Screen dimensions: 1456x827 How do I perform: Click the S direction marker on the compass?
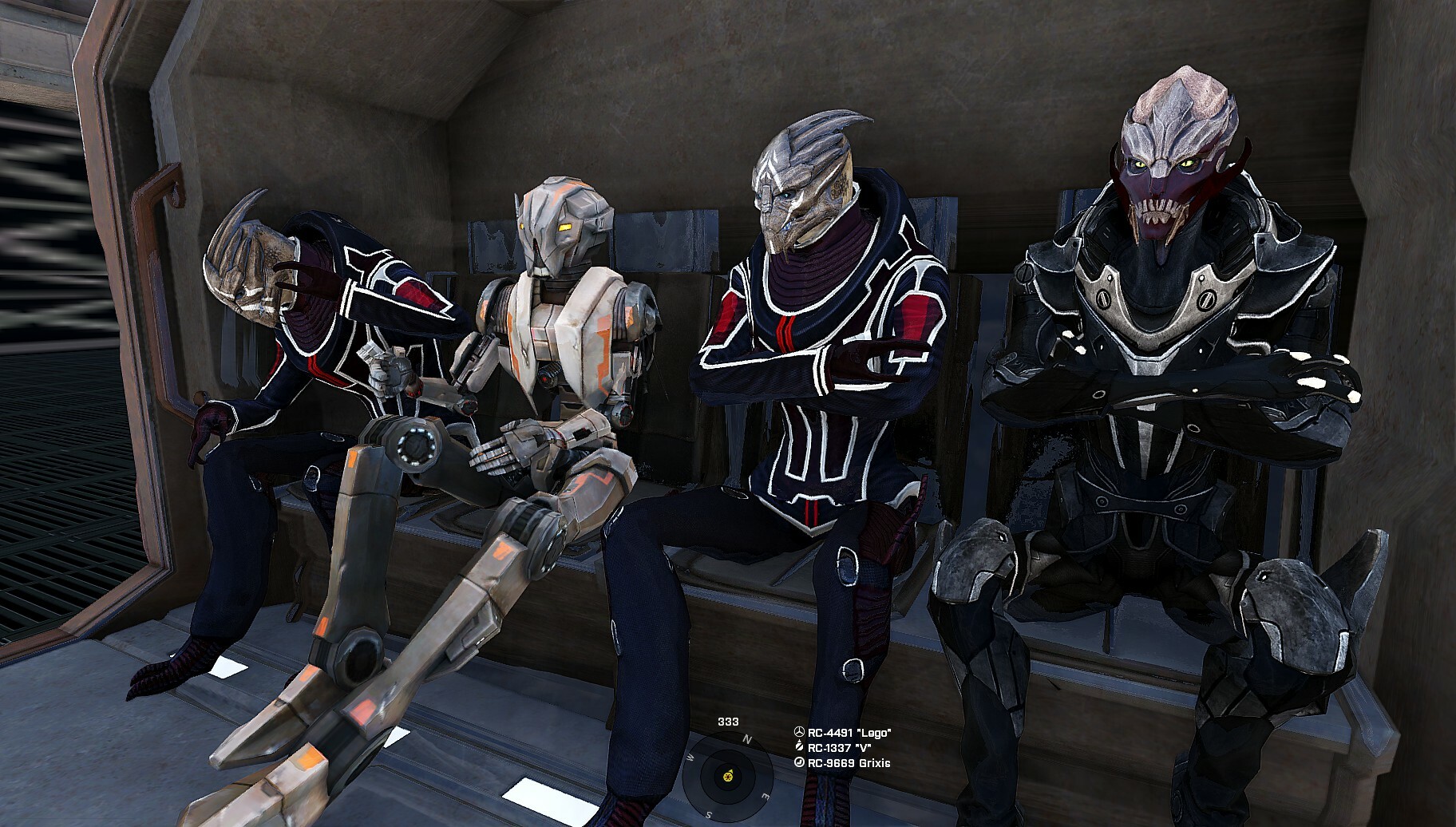[708, 814]
